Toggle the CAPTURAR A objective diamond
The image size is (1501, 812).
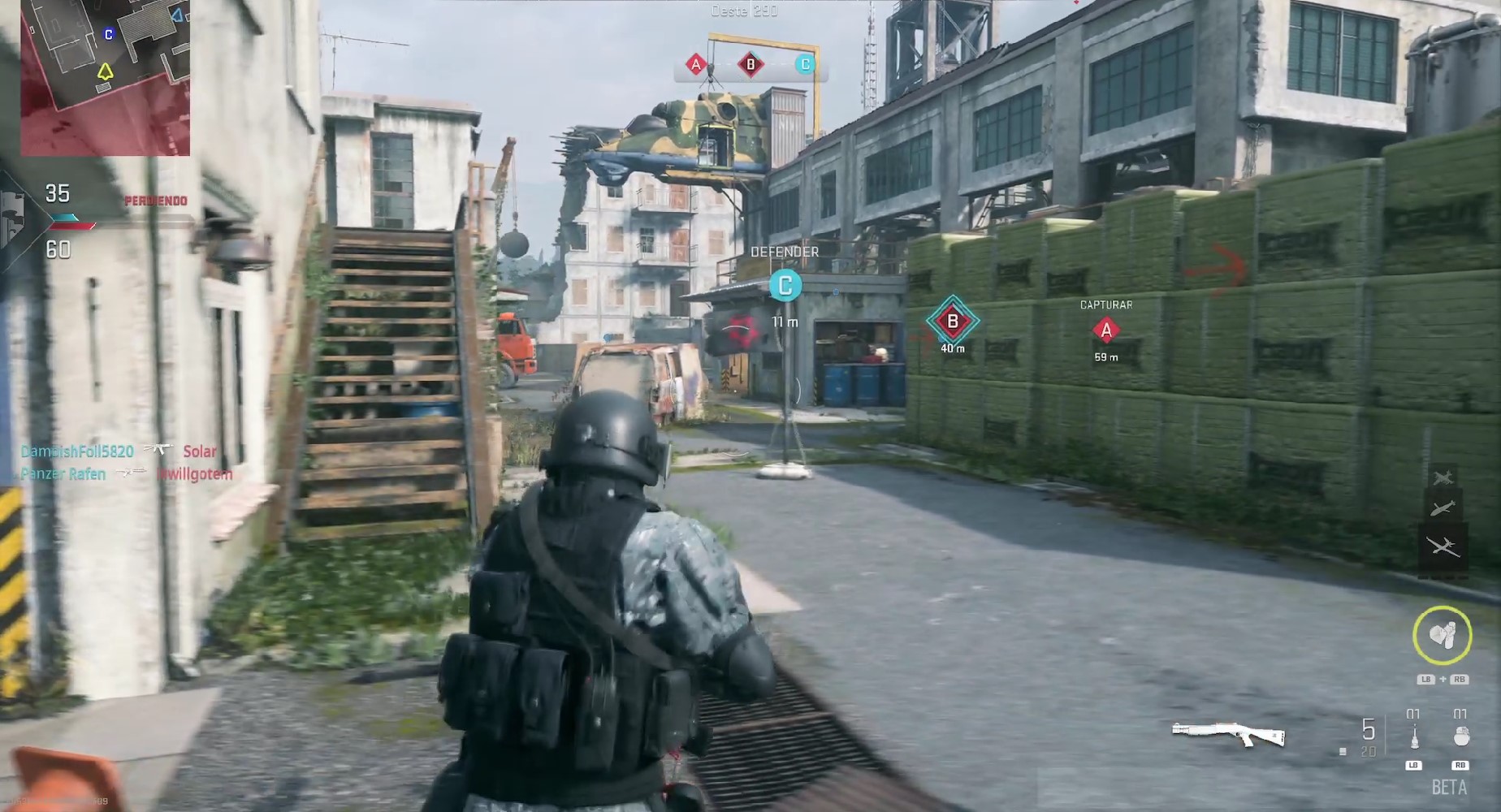coord(1105,331)
